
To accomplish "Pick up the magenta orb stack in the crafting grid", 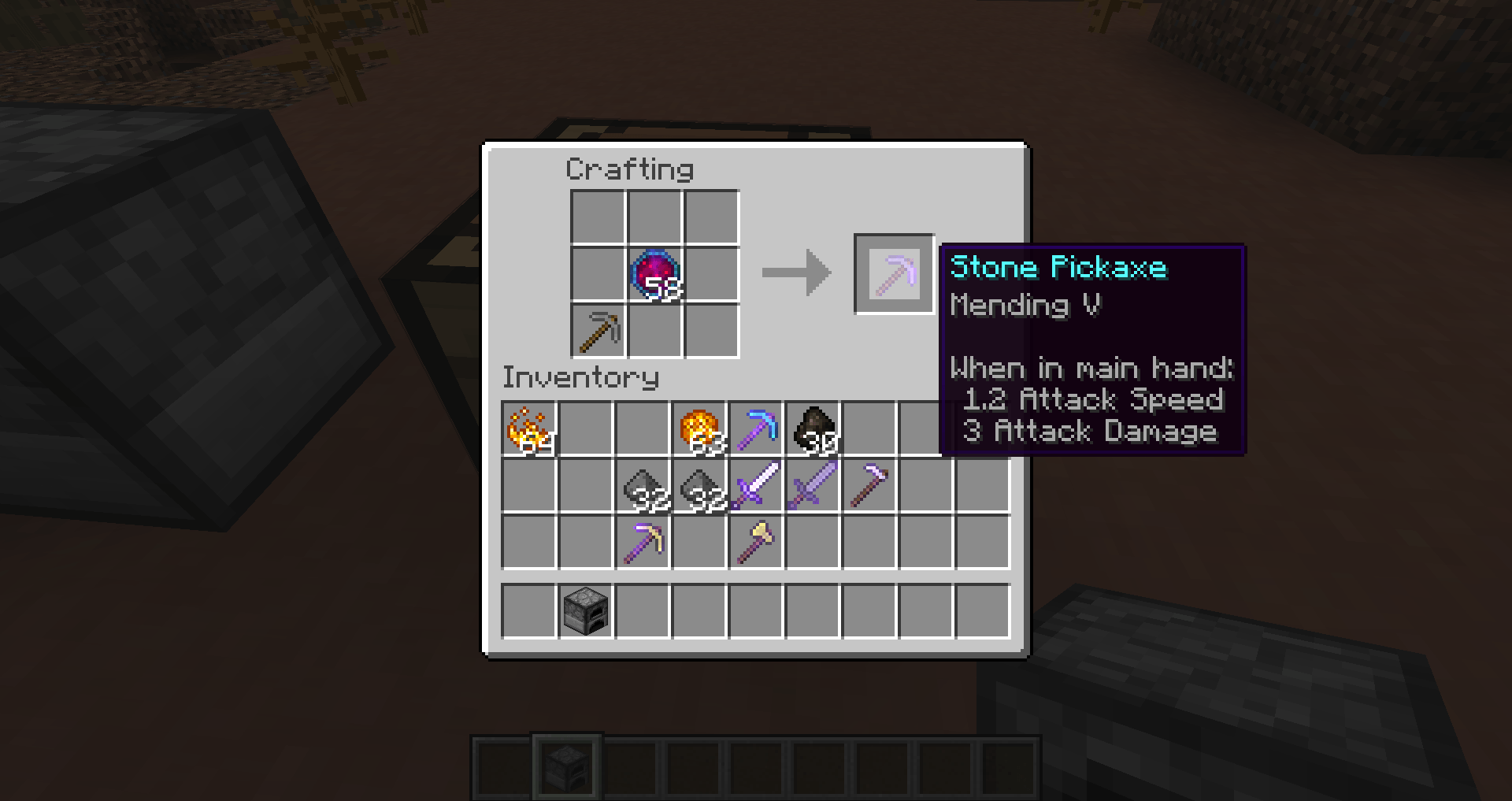I will click(x=654, y=274).
